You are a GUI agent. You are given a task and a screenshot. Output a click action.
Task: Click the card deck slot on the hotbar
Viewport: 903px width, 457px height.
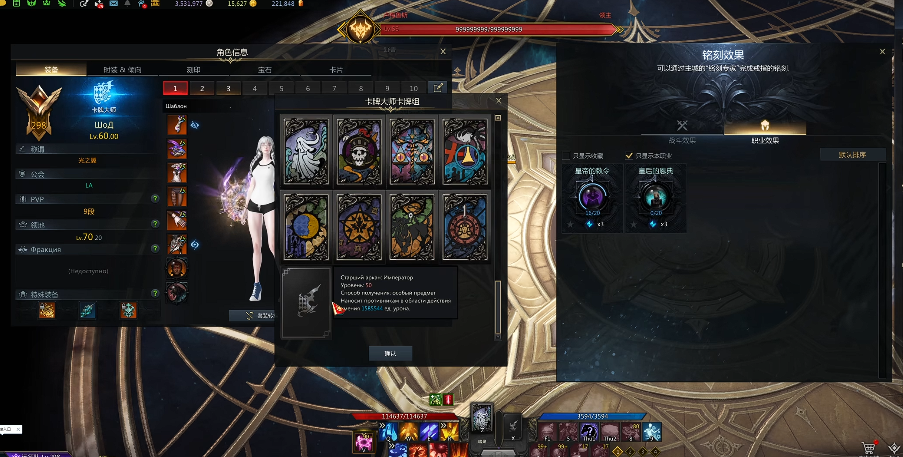(x=483, y=419)
